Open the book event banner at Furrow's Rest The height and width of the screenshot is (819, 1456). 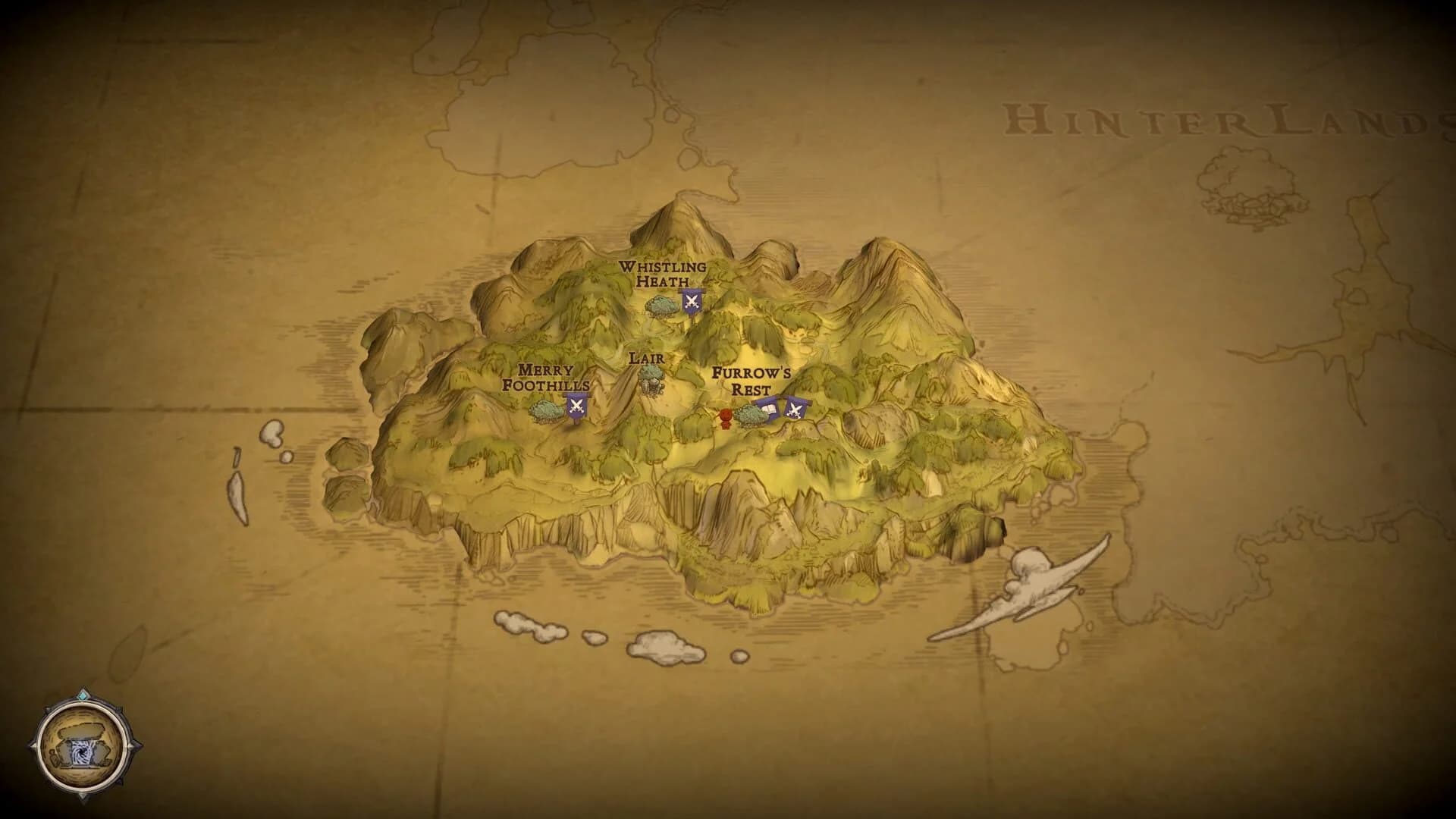[x=770, y=408]
